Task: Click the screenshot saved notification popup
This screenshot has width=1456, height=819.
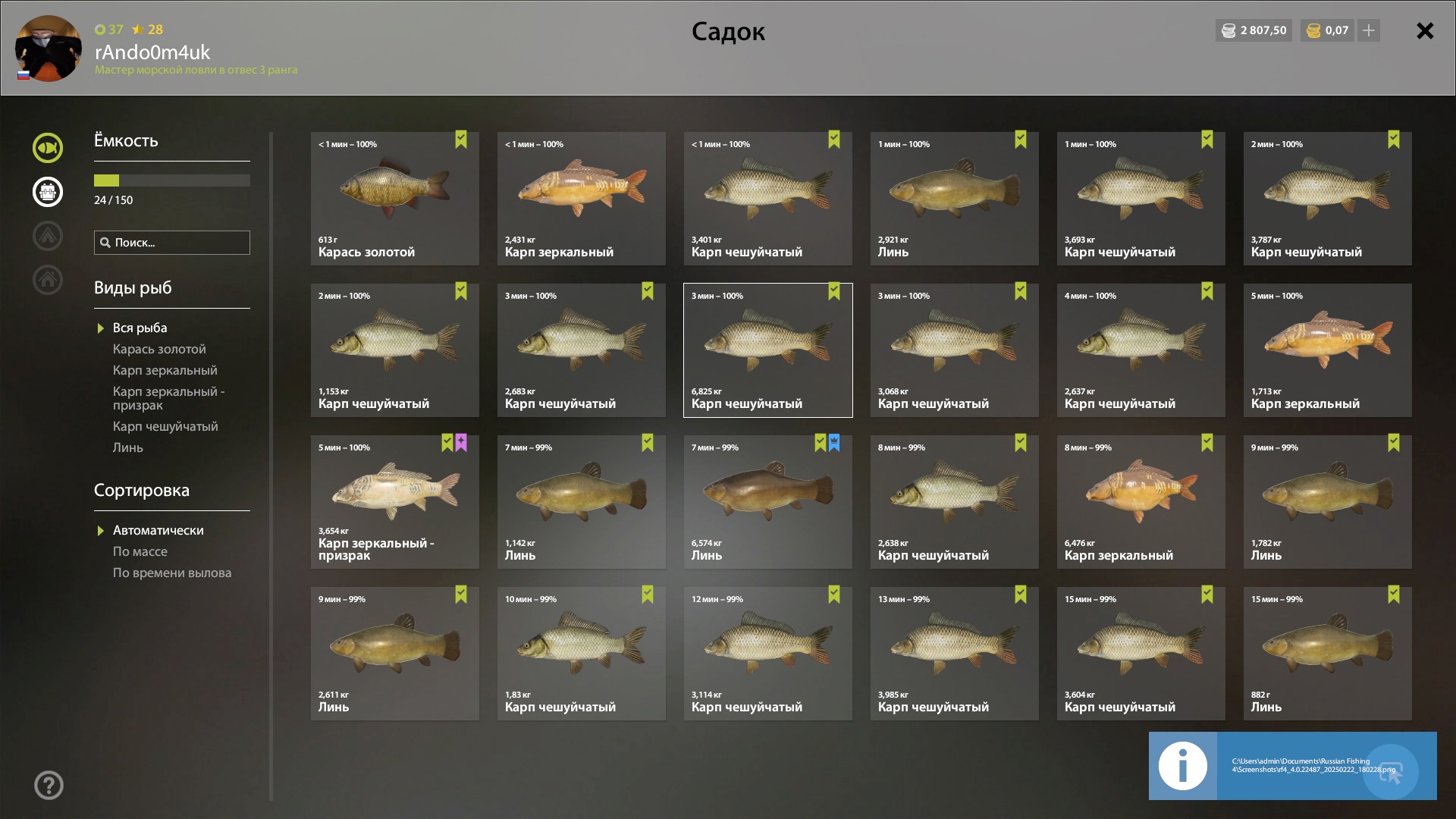Action: pos(1292,766)
